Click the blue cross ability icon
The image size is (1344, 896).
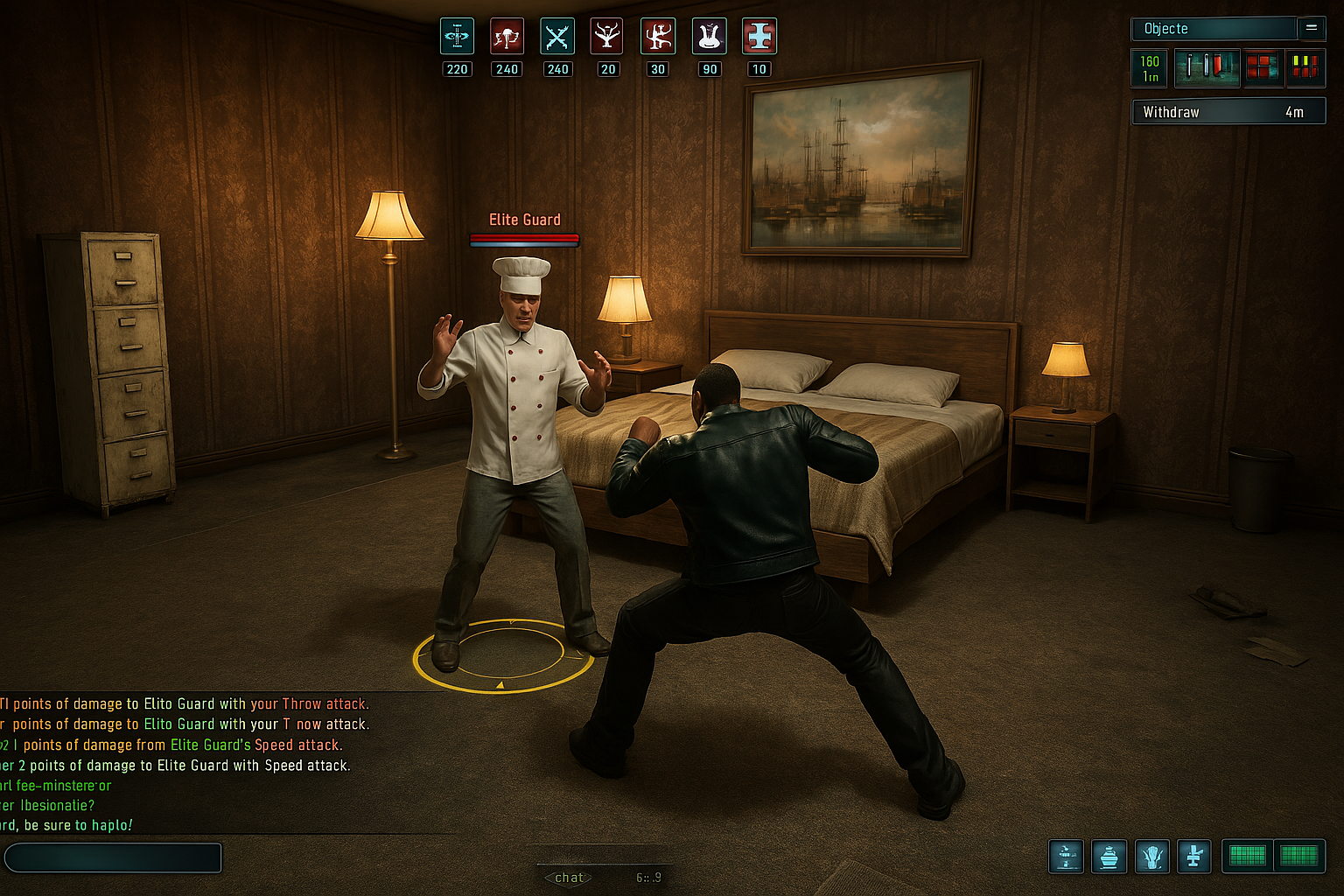[x=759, y=37]
